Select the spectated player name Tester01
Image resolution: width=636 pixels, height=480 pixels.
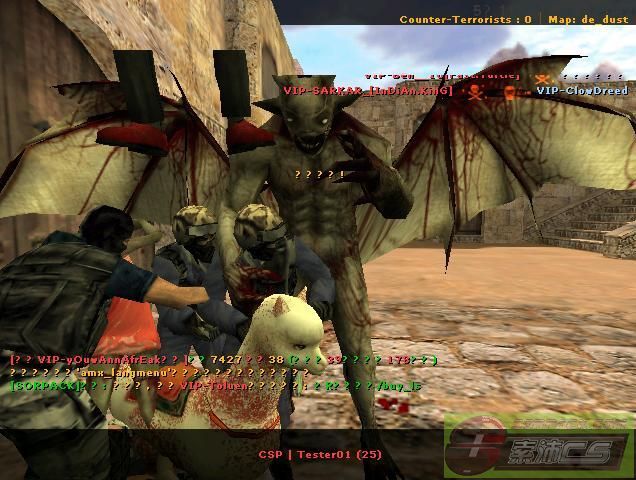coord(320,455)
